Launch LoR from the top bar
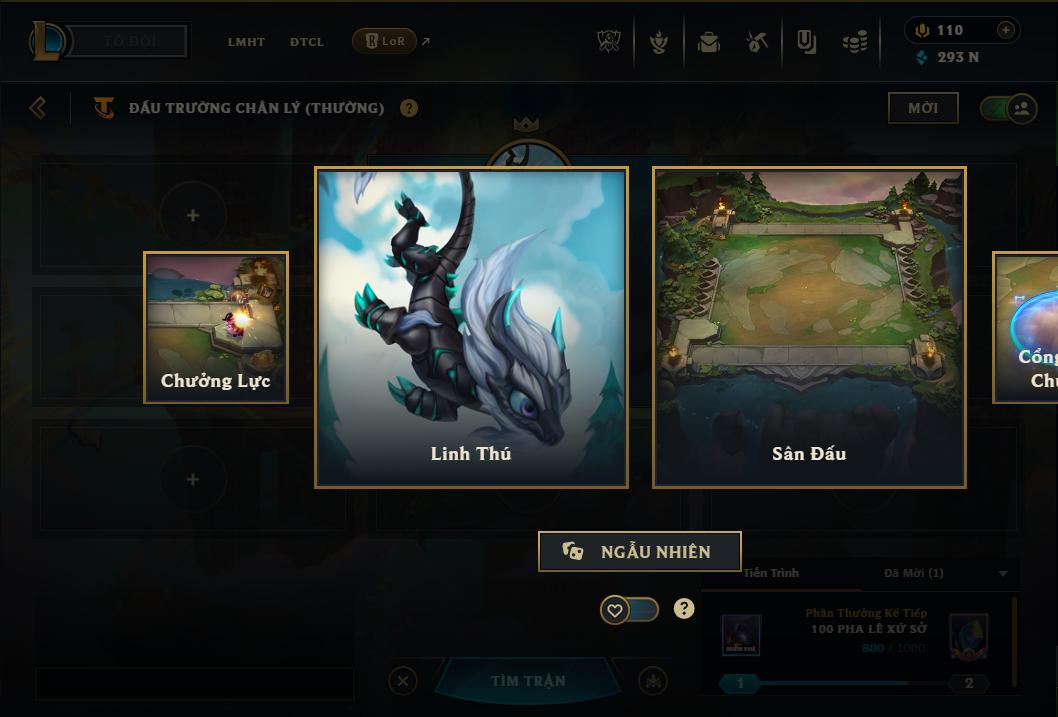The image size is (1058, 717). 385,41
